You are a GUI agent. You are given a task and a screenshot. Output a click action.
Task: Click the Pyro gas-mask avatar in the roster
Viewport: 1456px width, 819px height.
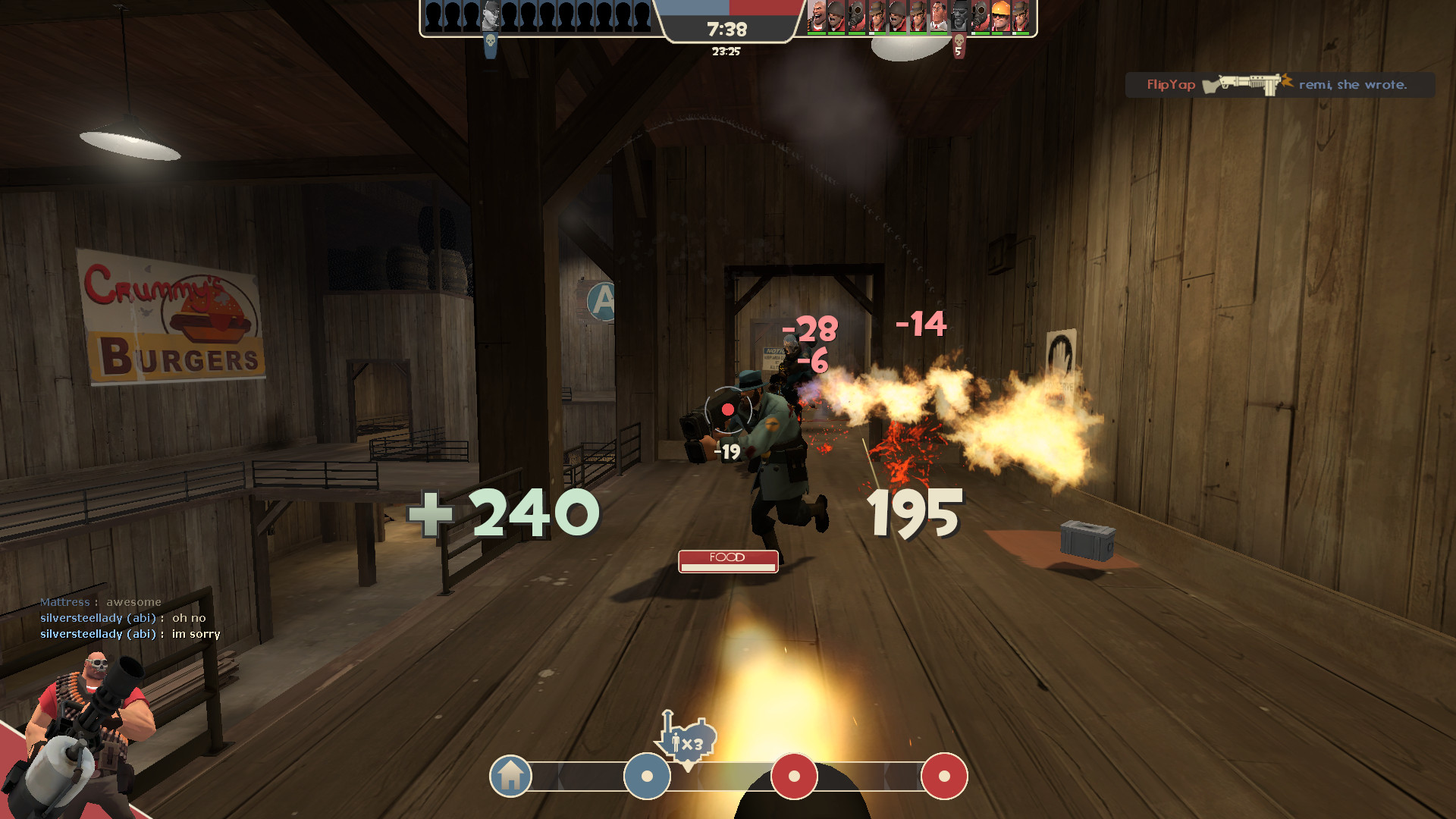[855, 17]
